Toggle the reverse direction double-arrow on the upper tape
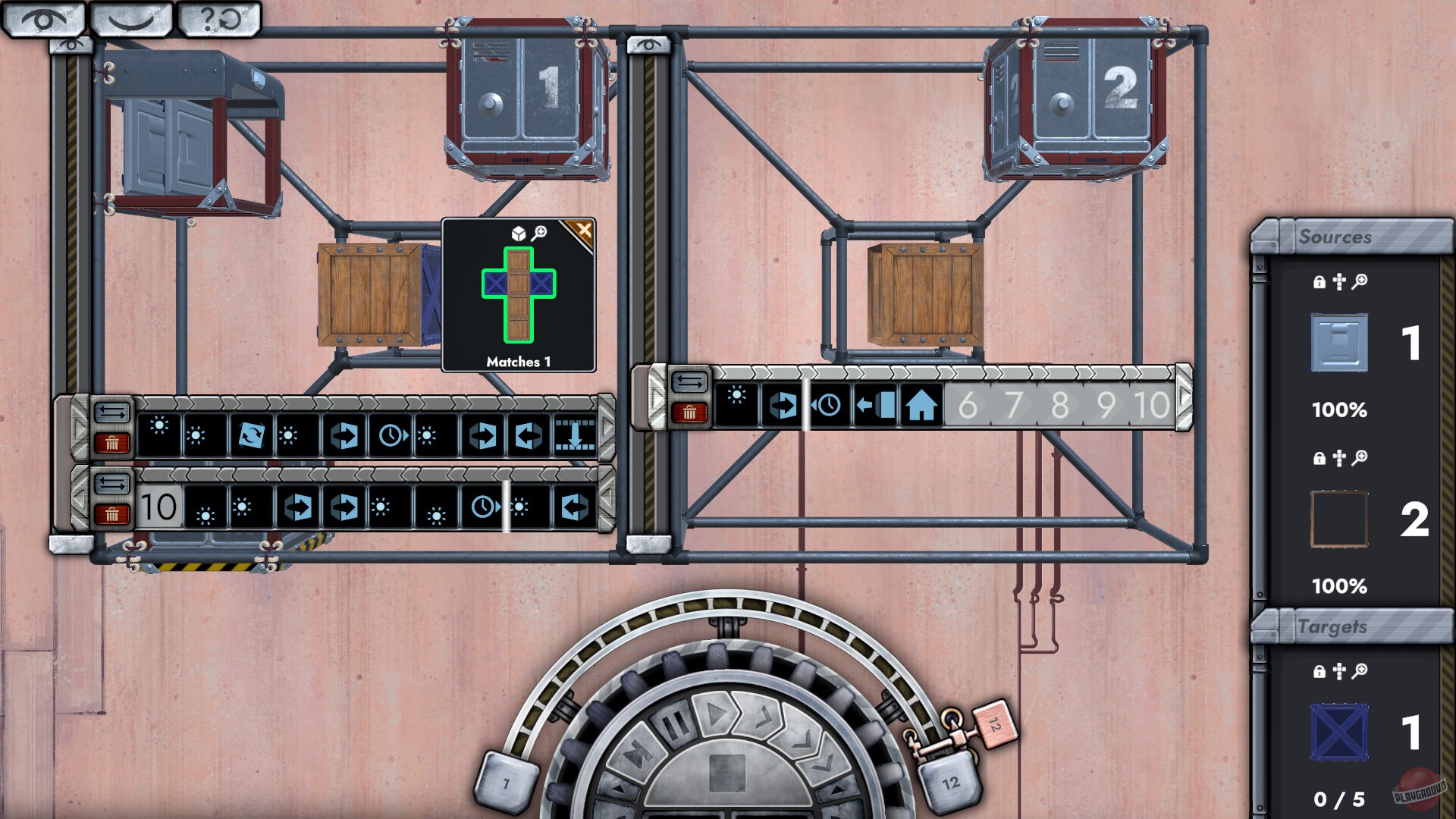1456x819 pixels. (x=111, y=411)
